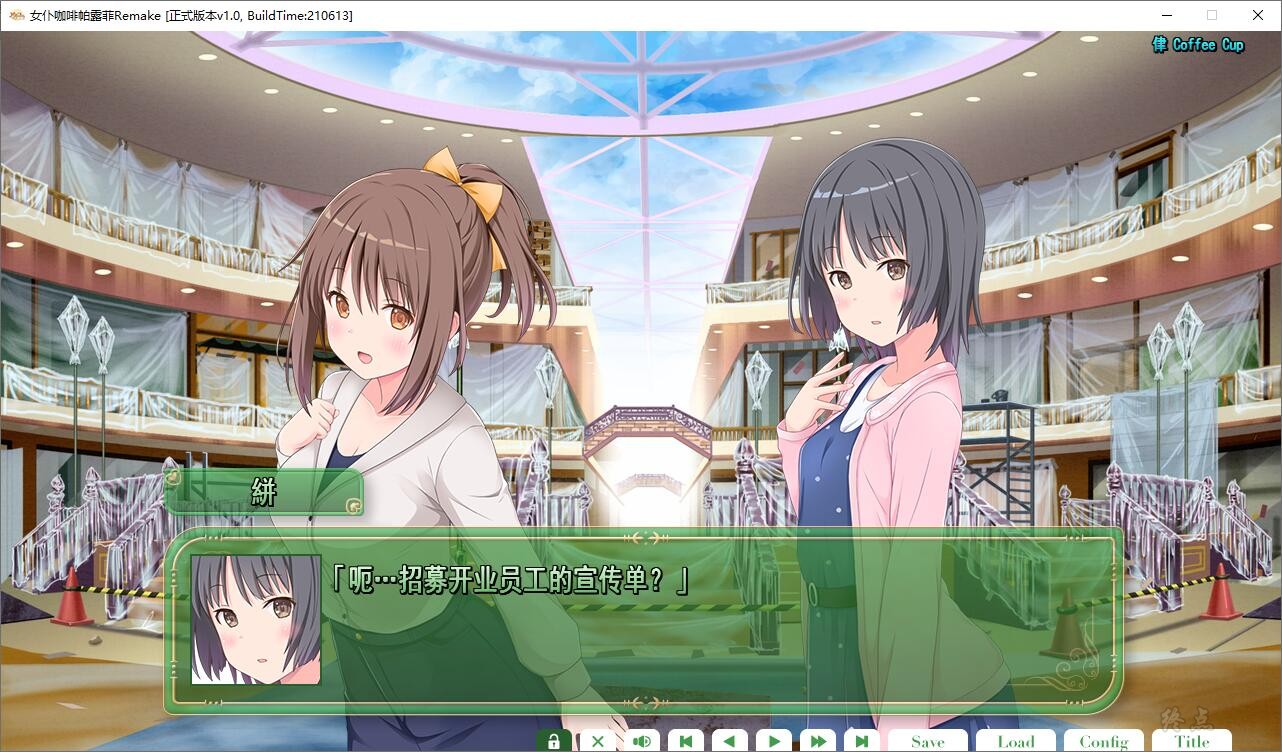This screenshot has height=752, width=1282.
Task: Hide the dialogue box with X button
Action: (597, 741)
